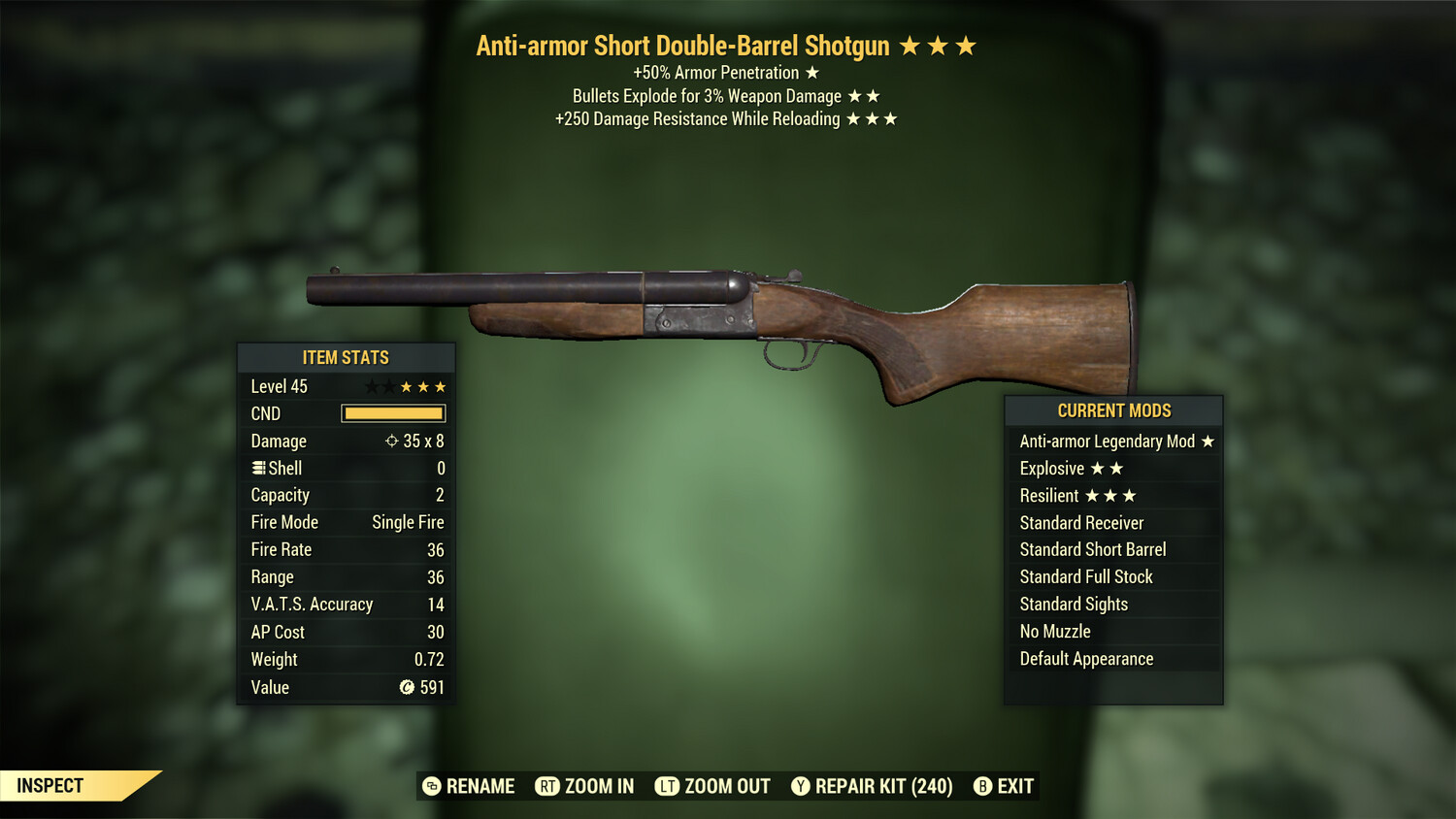Select the crosshair icon next to Damage value
The height and width of the screenshot is (819, 1456).
[393, 441]
